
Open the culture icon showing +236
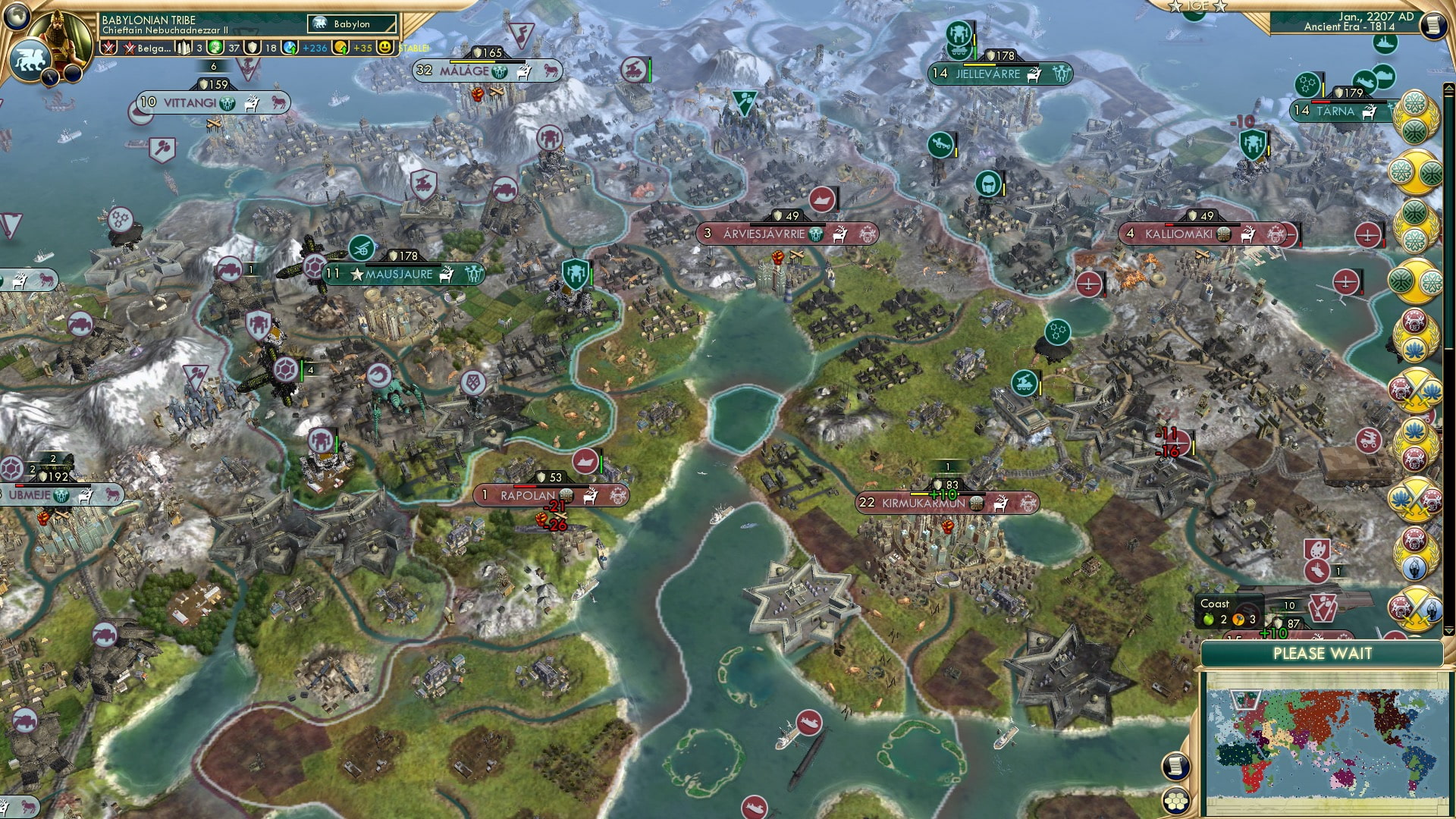click(x=289, y=49)
